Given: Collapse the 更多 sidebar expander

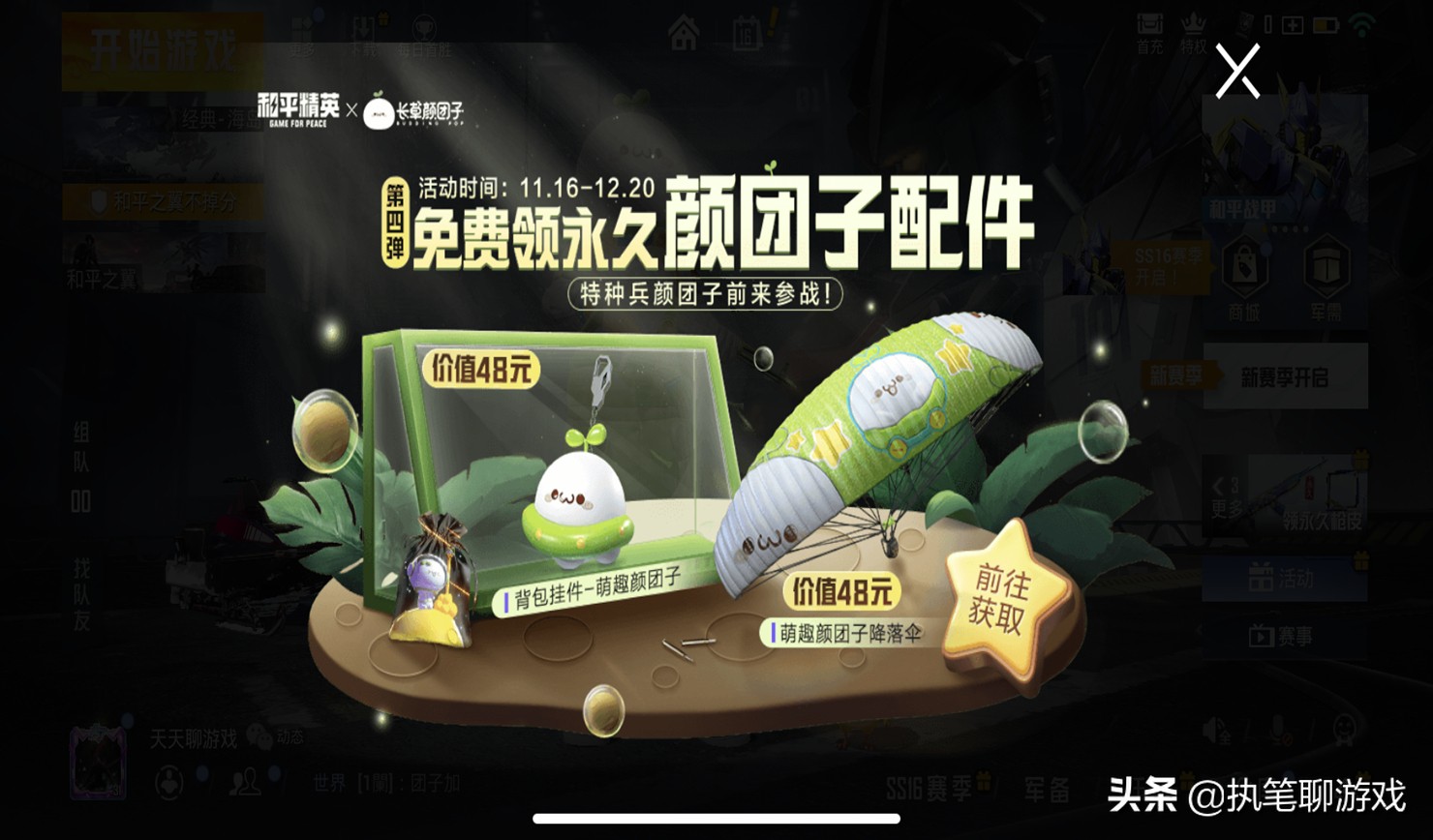Looking at the screenshot, I should point(1226,498).
